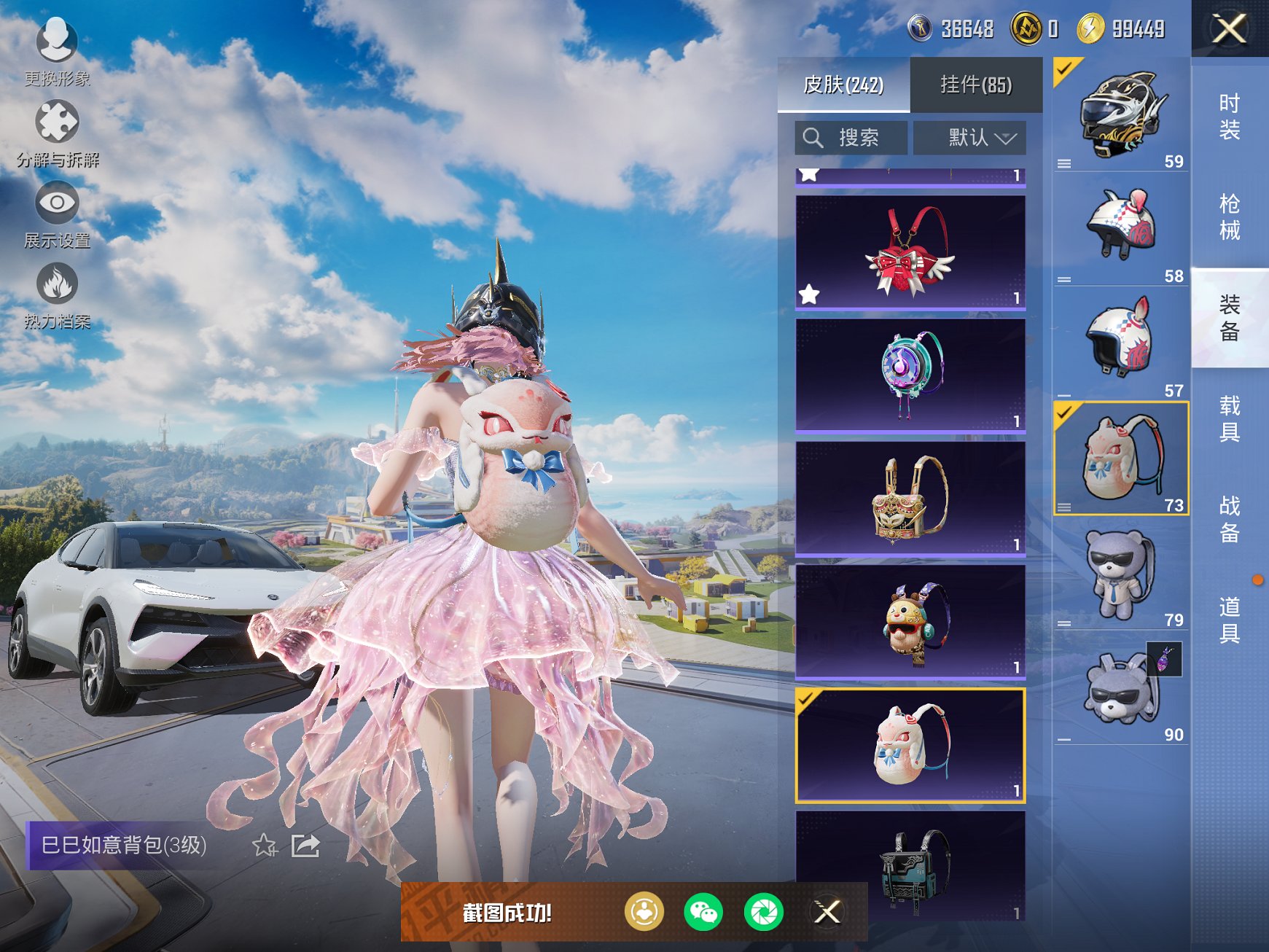1269x952 pixels.
Task: Select the red heart winged backpack skin
Action: tap(910, 252)
